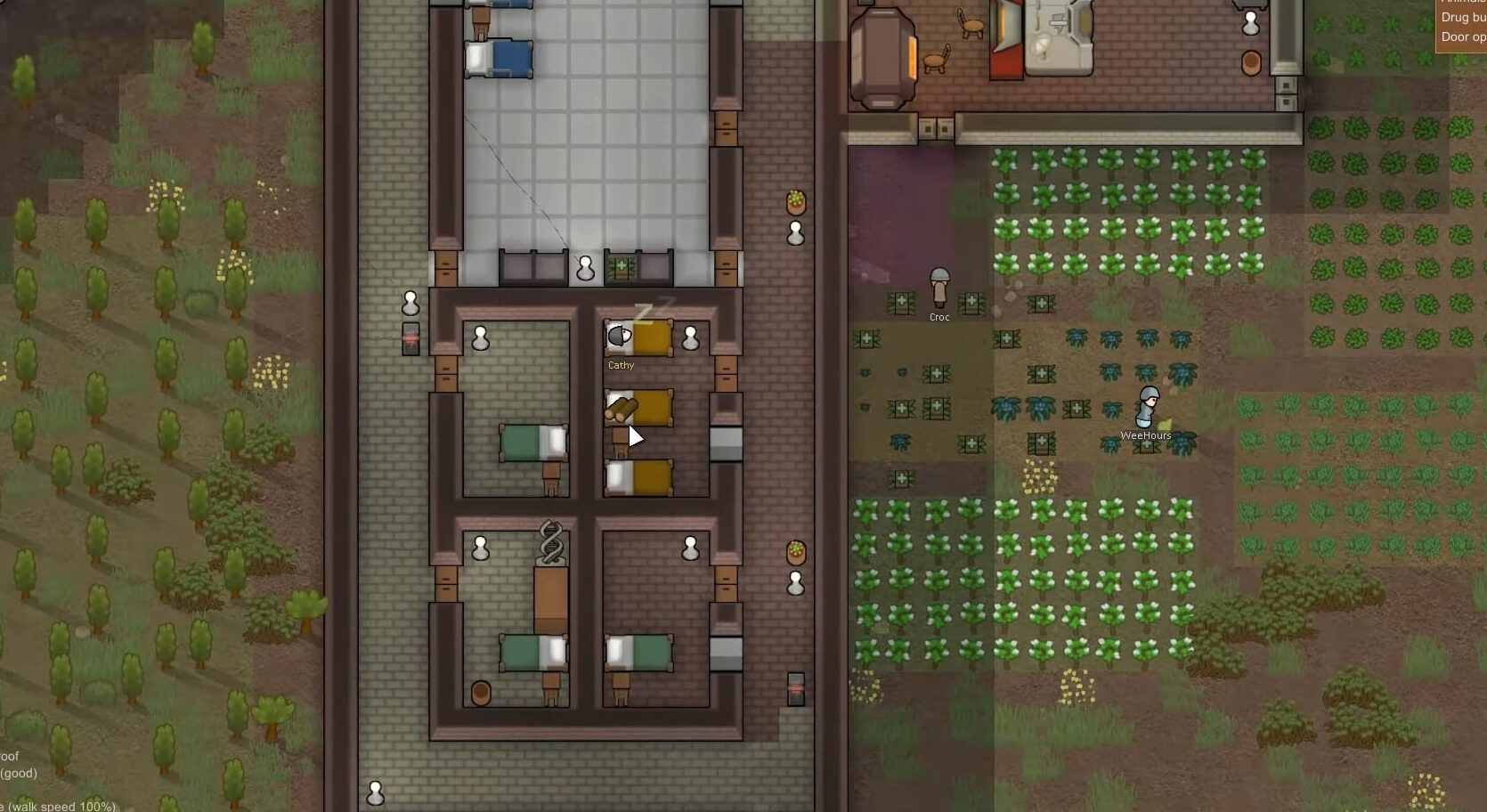Open the Animals alert at top right
This screenshot has width=1487, height=812.
click(1463, 3)
